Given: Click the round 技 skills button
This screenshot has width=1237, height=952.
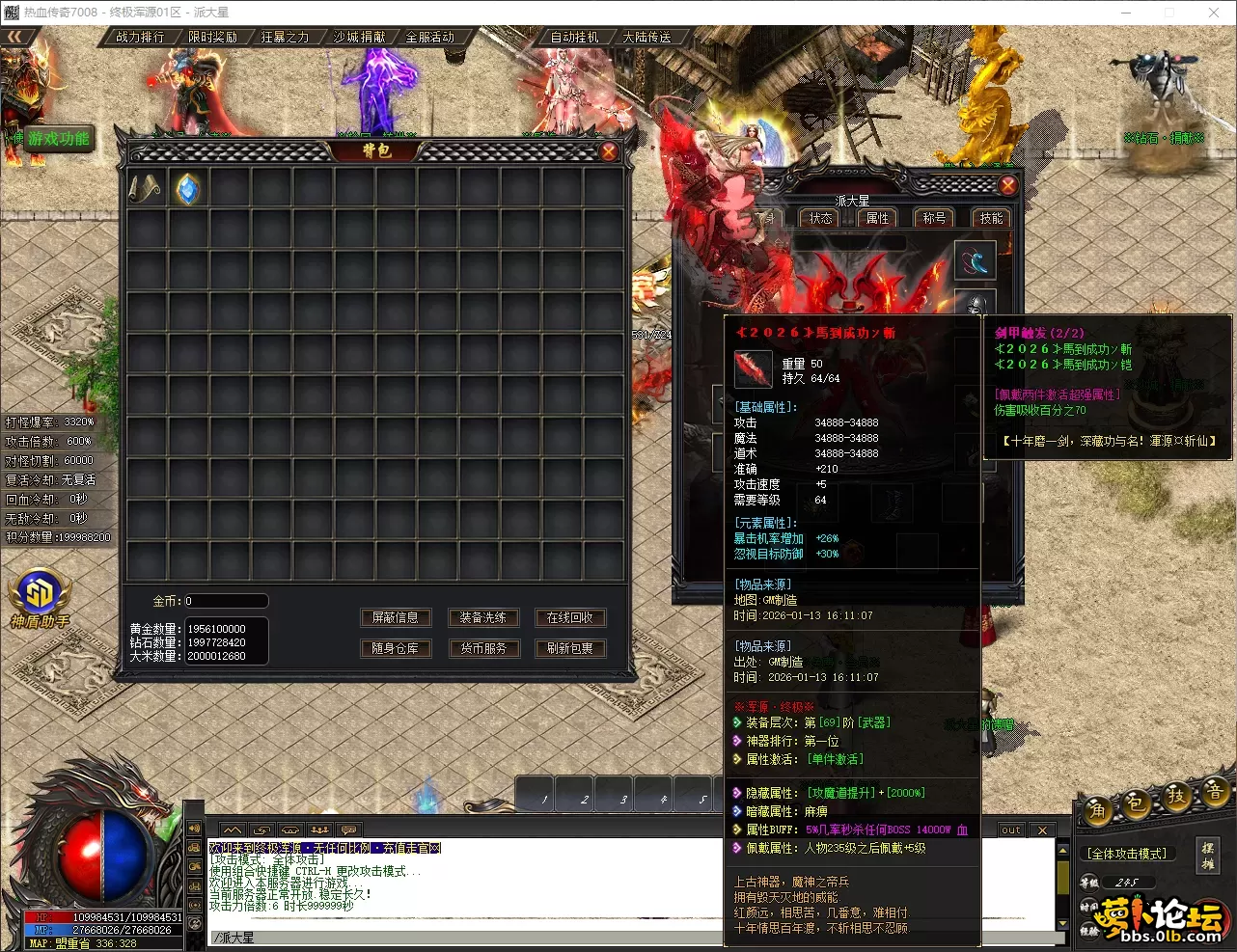Looking at the screenshot, I should 1176,796.
